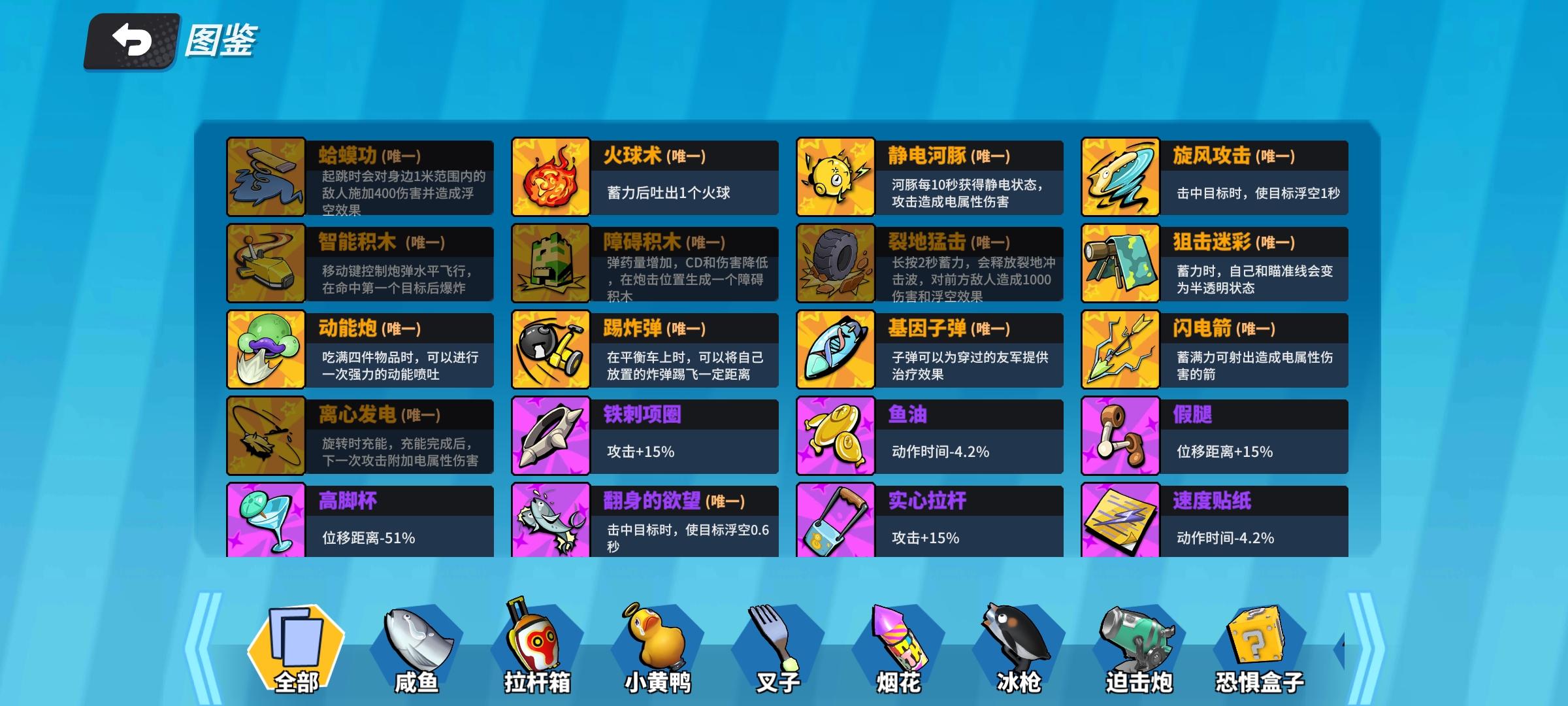Image resolution: width=1568 pixels, height=706 pixels.
Task: Click the 高脚杯 goblet item icon
Action: point(265,520)
